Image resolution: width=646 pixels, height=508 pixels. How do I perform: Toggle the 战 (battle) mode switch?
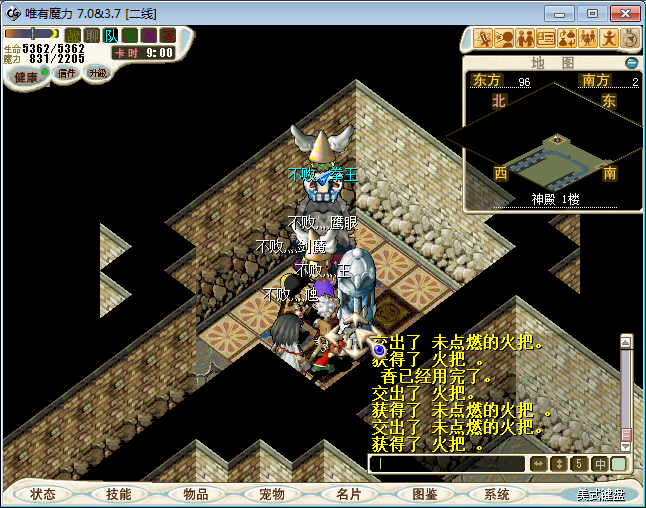(73, 36)
